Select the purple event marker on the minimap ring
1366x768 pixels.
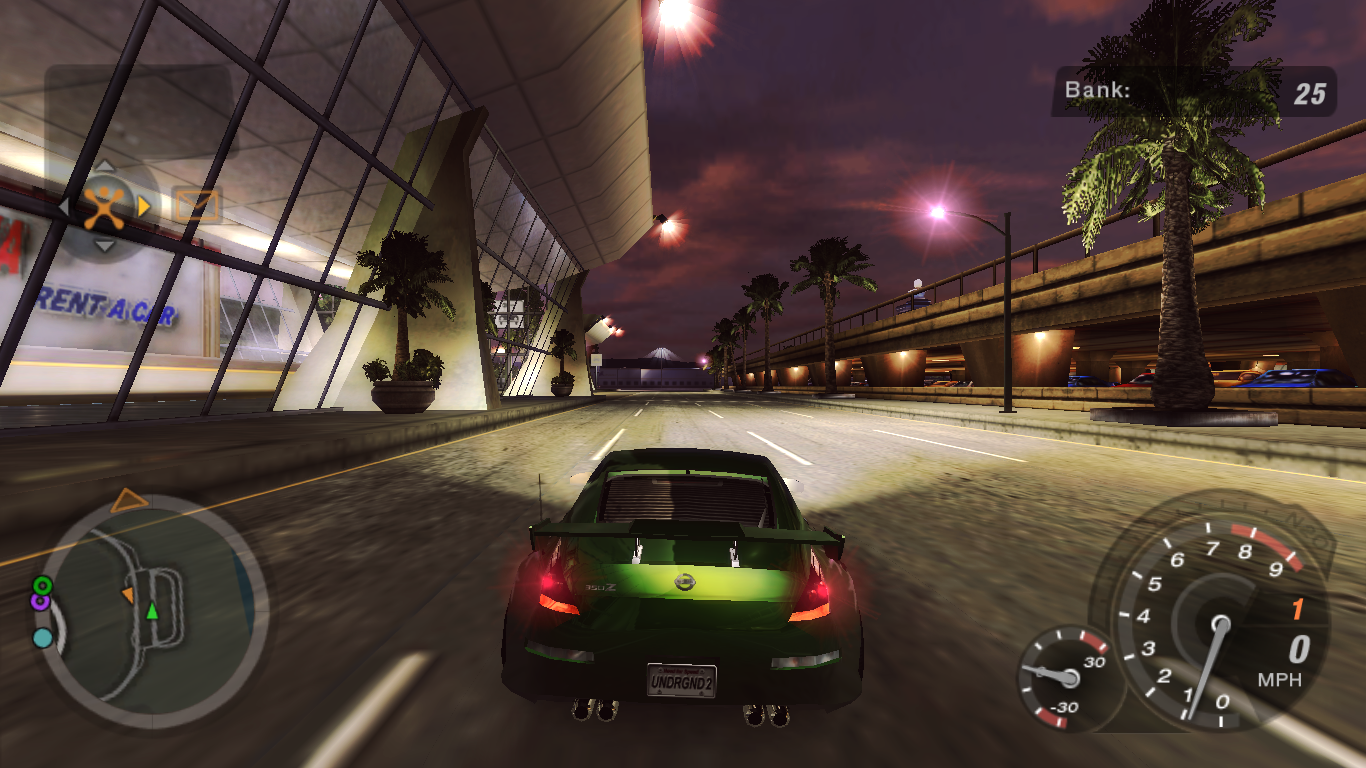(x=41, y=602)
